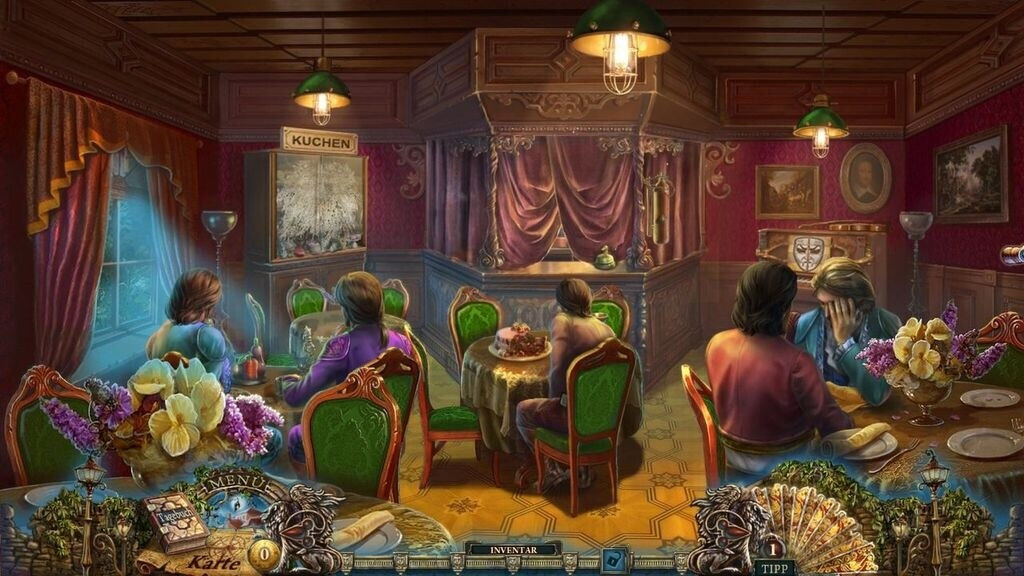Toggle the inventory lock icon
Image resolution: width=1024 pixels, height=576 pixels.
tap(614, 559)
